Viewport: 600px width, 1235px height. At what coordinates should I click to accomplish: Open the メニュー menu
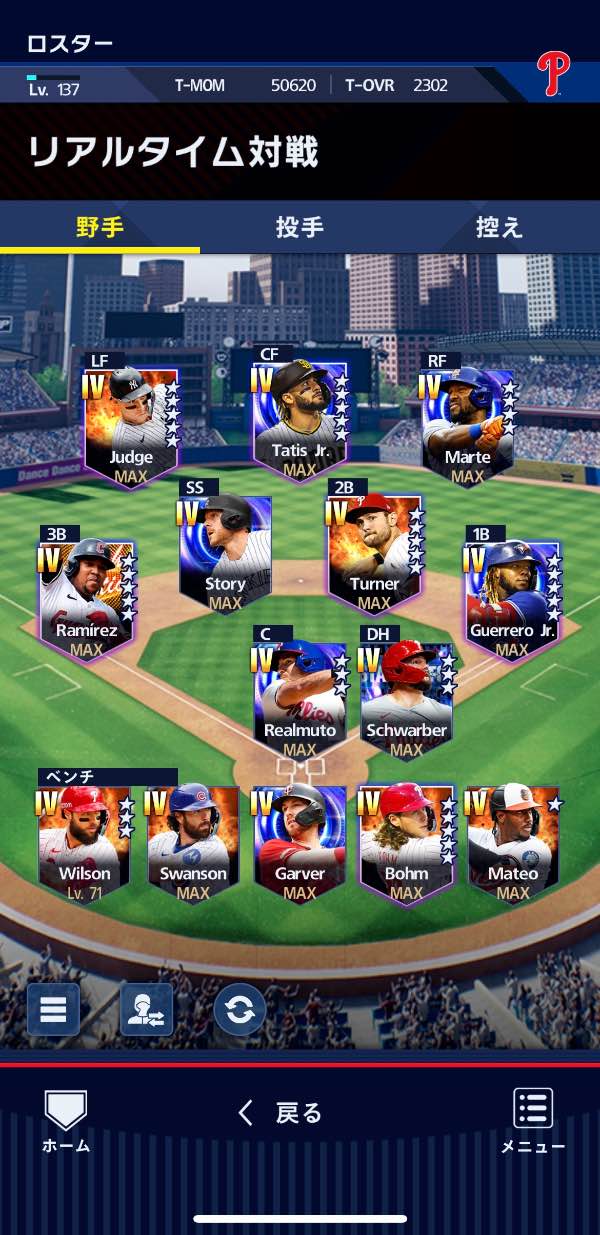click(x=533, y=1120)
